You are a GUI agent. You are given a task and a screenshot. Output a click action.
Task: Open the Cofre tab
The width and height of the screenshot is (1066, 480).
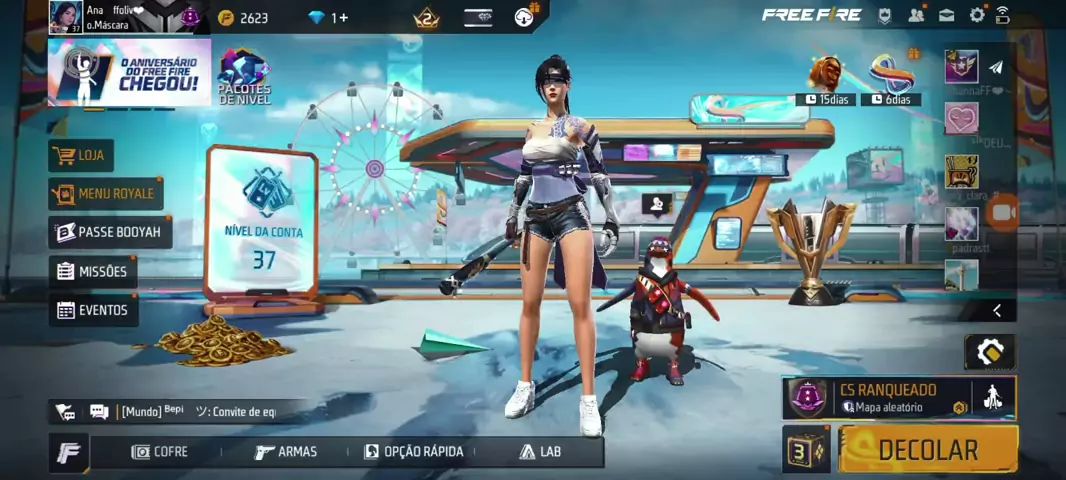point(160,452)
